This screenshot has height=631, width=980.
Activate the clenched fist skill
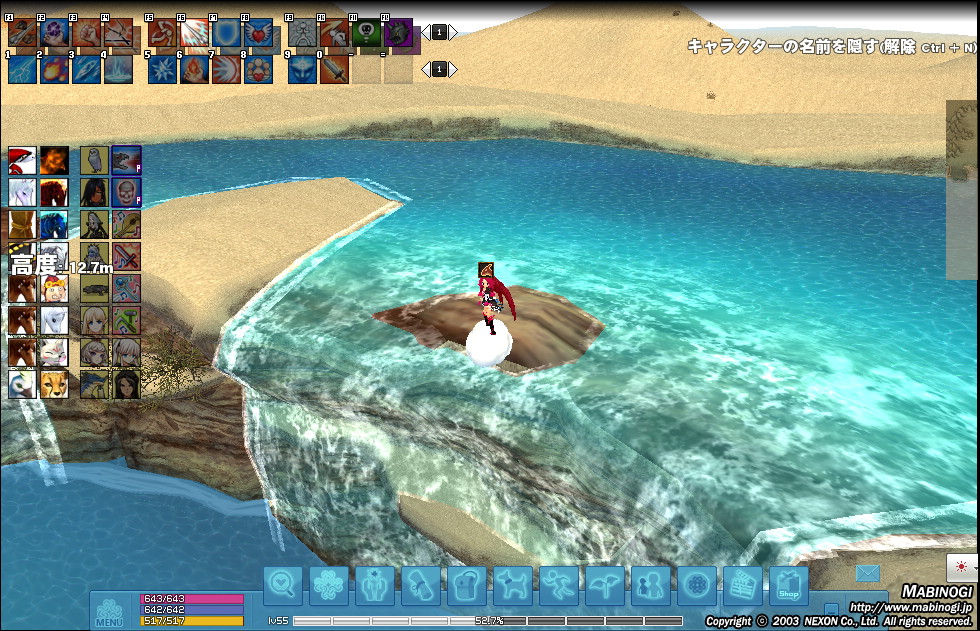[x=86, y=34]
